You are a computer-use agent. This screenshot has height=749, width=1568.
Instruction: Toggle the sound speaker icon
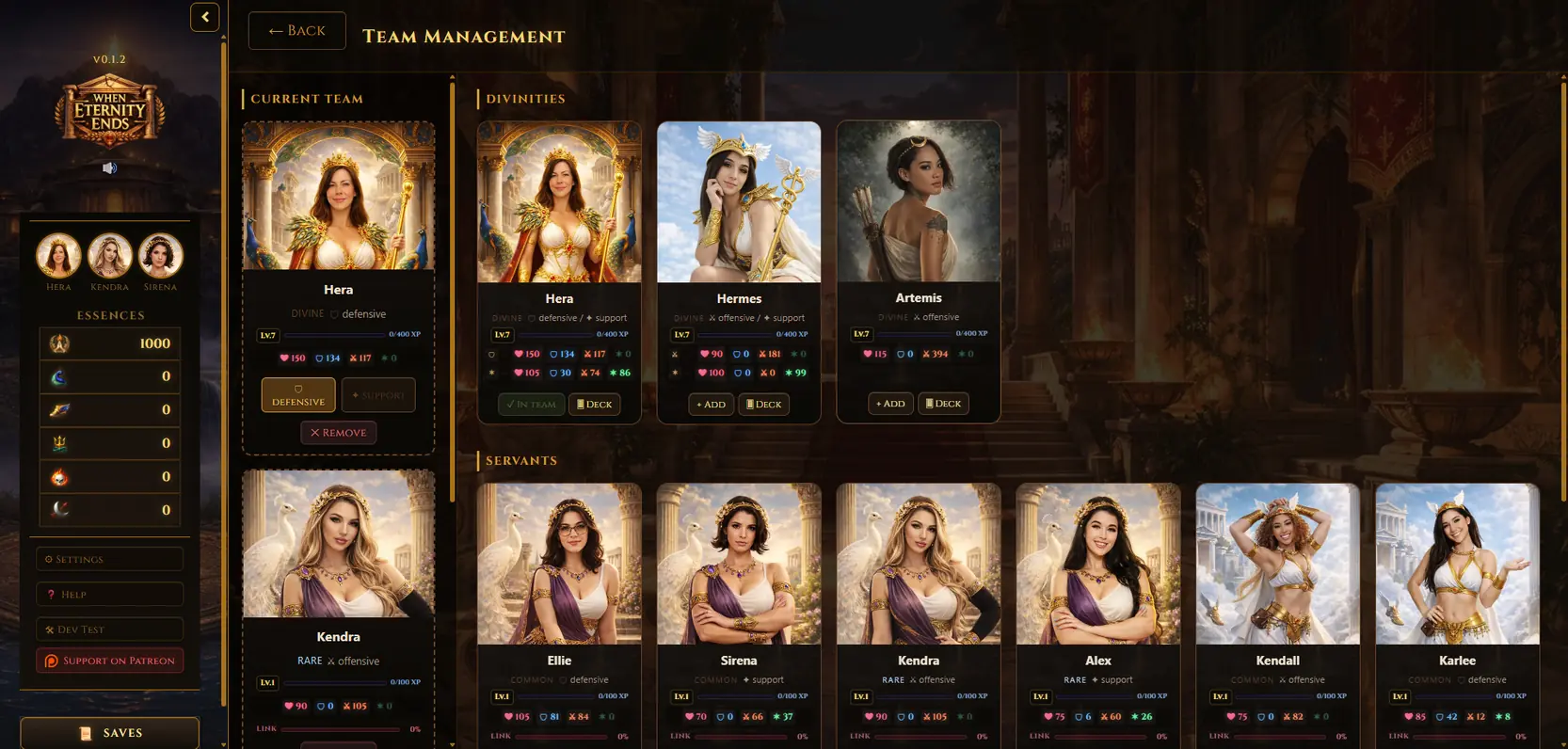(x=109, y=167)
